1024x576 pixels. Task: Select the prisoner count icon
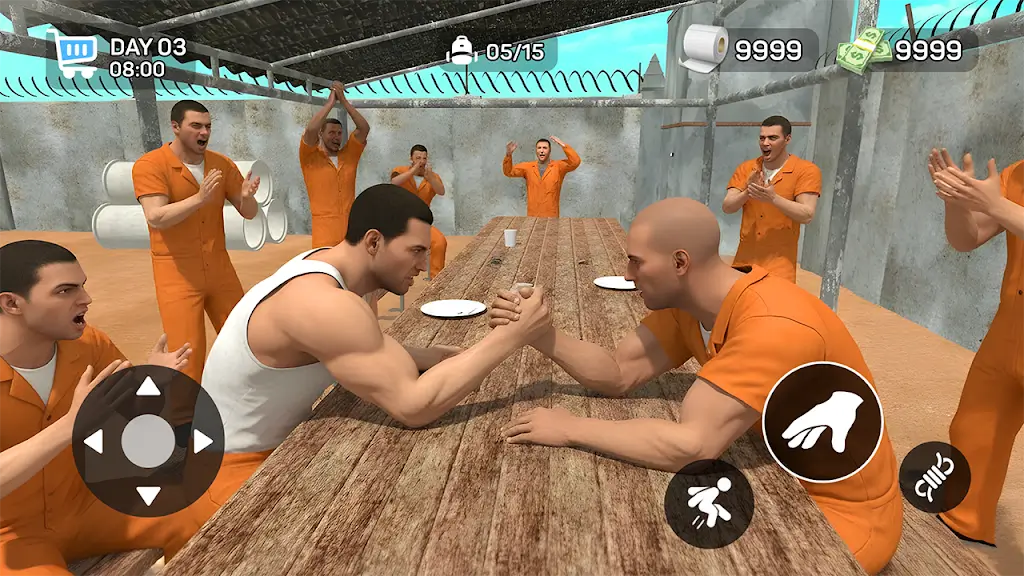461,50
